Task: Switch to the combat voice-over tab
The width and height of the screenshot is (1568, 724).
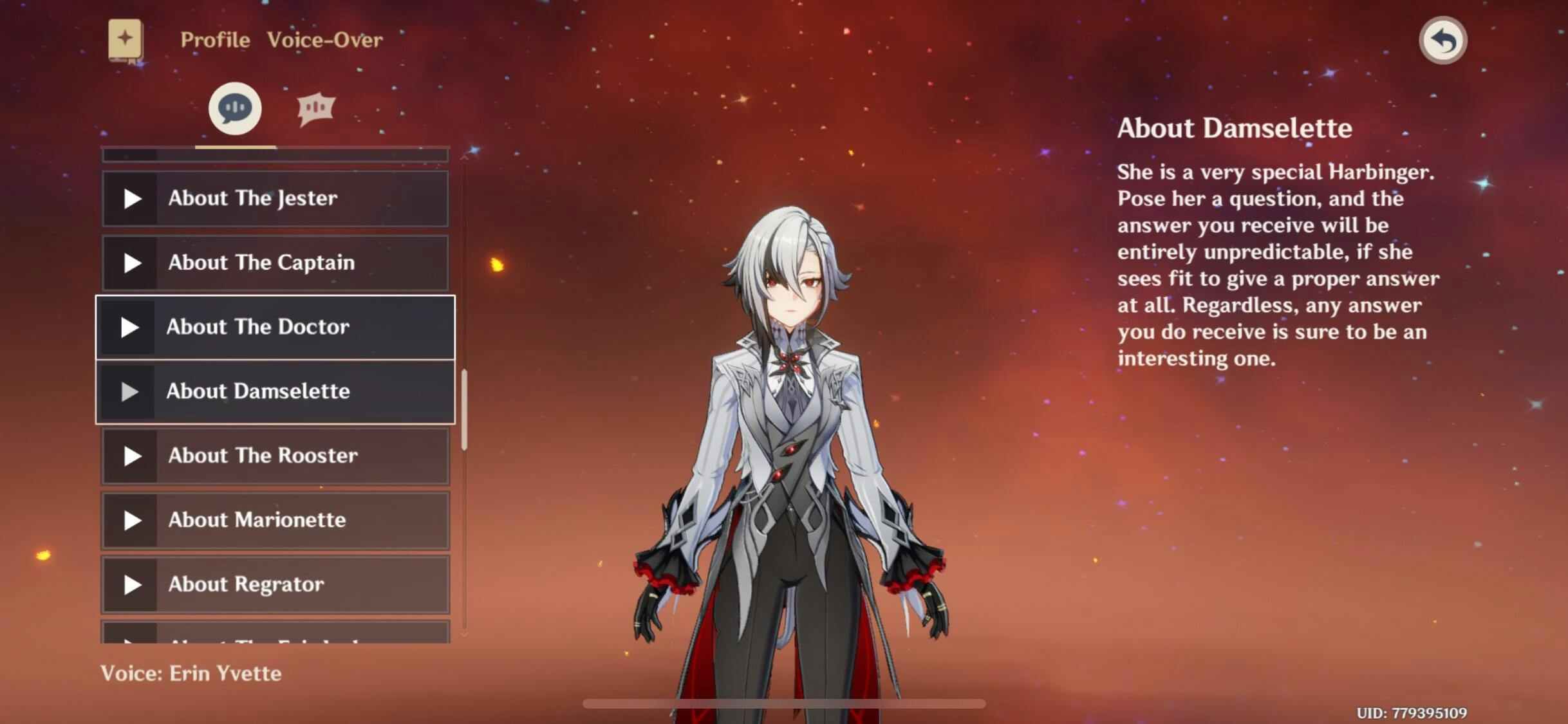Action: [315, 108]
